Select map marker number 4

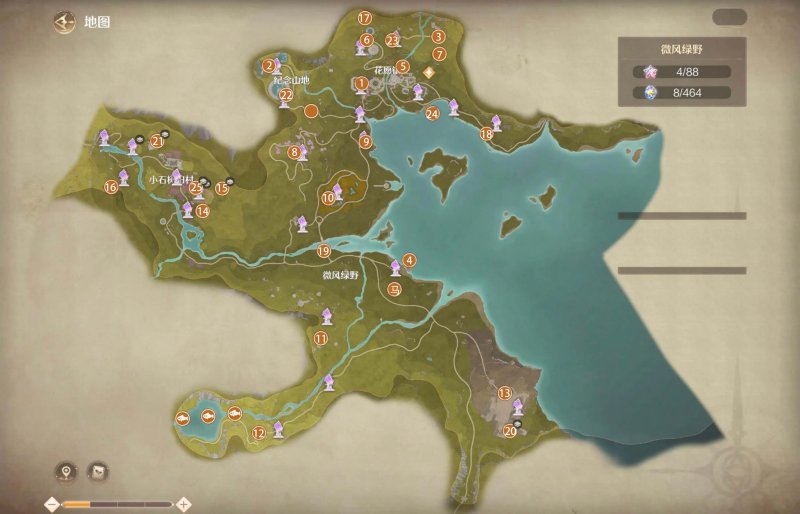(x=409, y=260)
